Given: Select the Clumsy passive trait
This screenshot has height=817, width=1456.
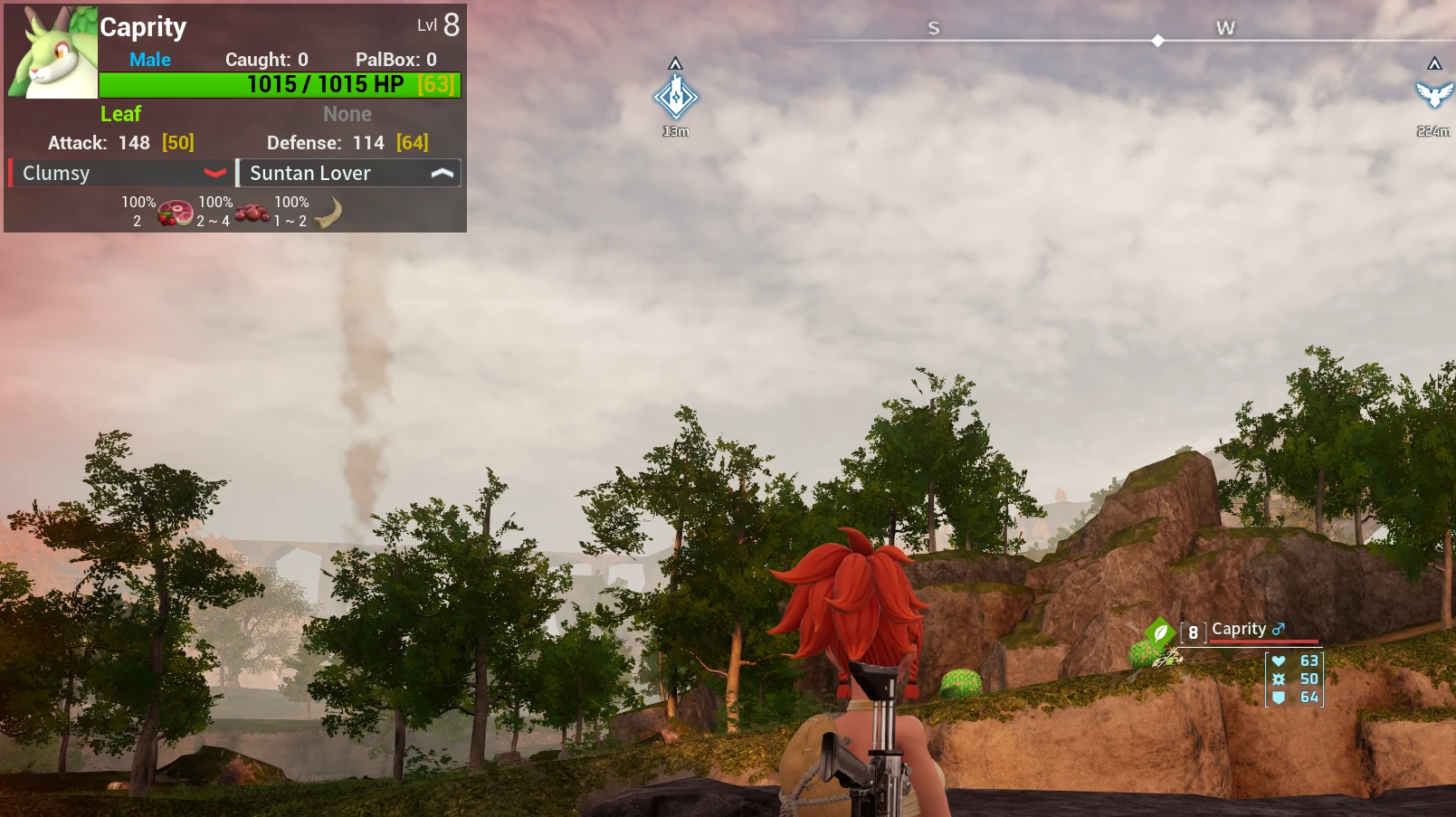Looking at the screenshot, I should 119,173.
